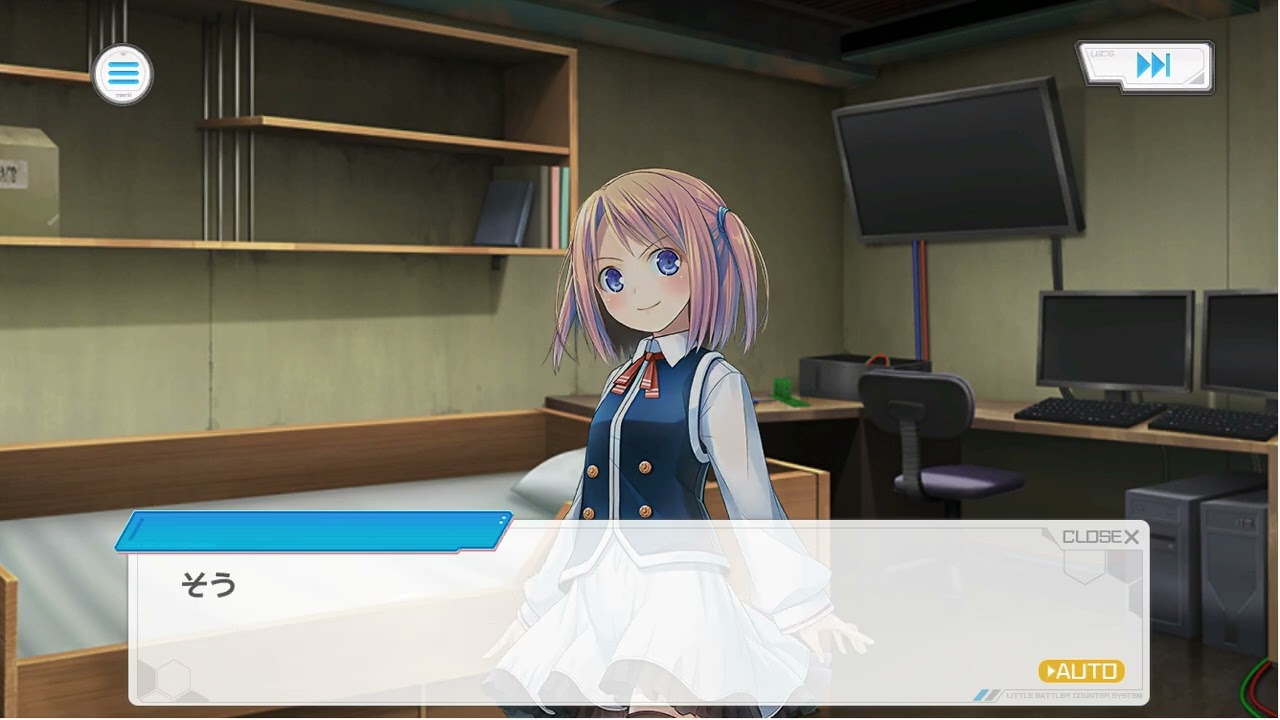This screenshot has width=1280, height=720.
Task: Open the hamburger menu icon
Action: tap(122, 74)
